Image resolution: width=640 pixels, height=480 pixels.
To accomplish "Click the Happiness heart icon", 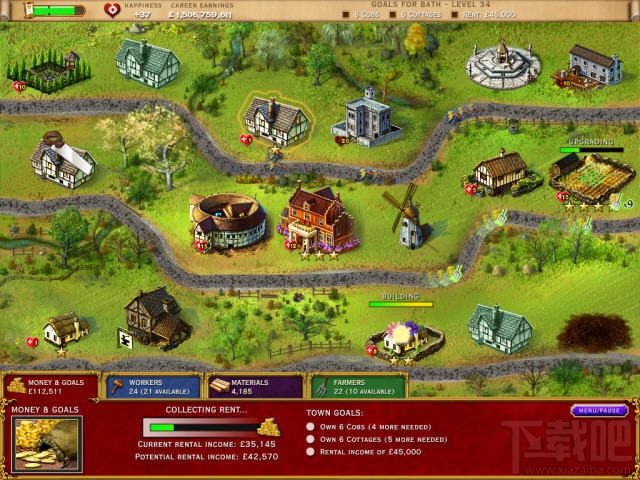I will [x=111, y=10].
